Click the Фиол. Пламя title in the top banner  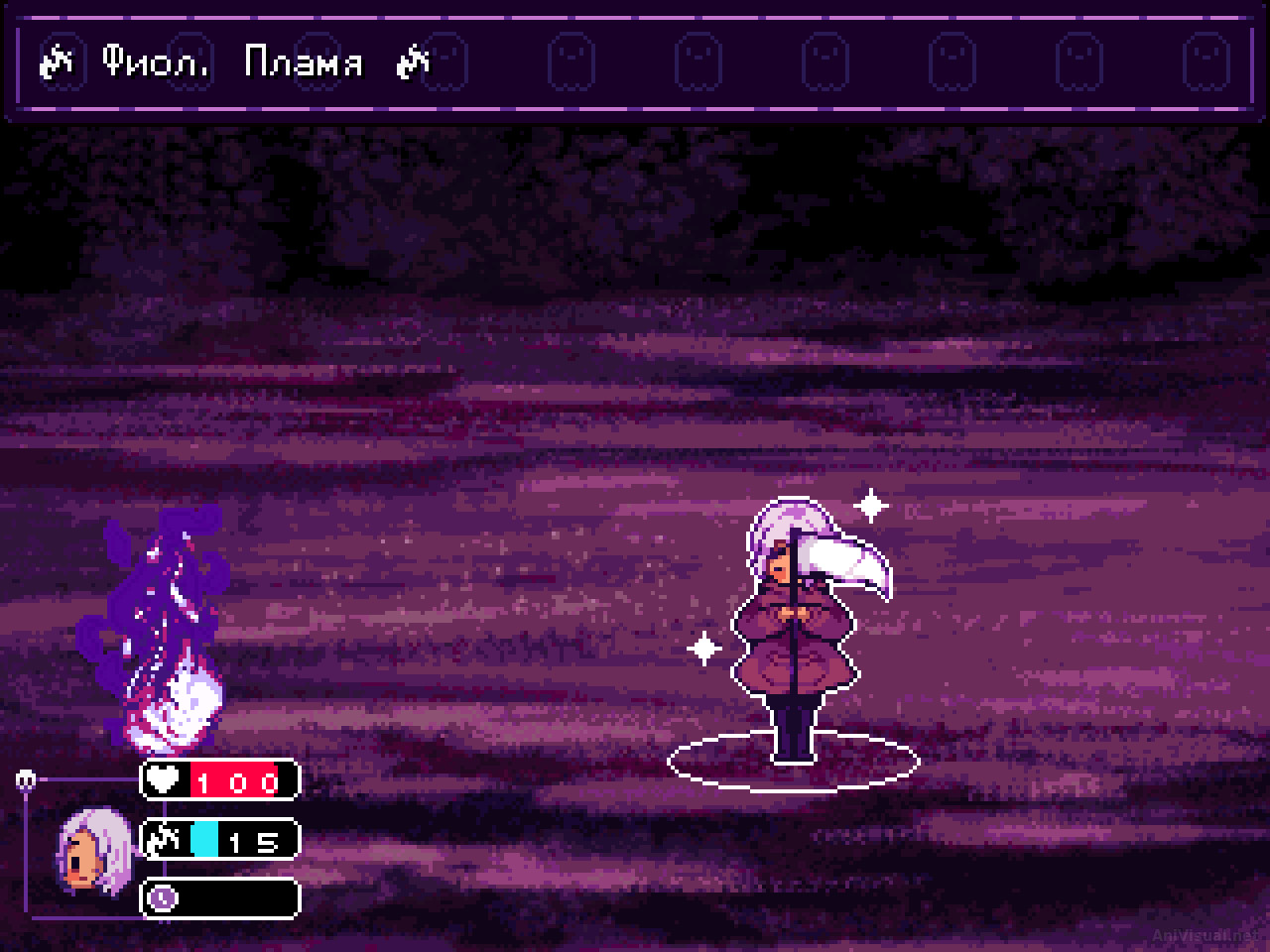click(235, 61)
